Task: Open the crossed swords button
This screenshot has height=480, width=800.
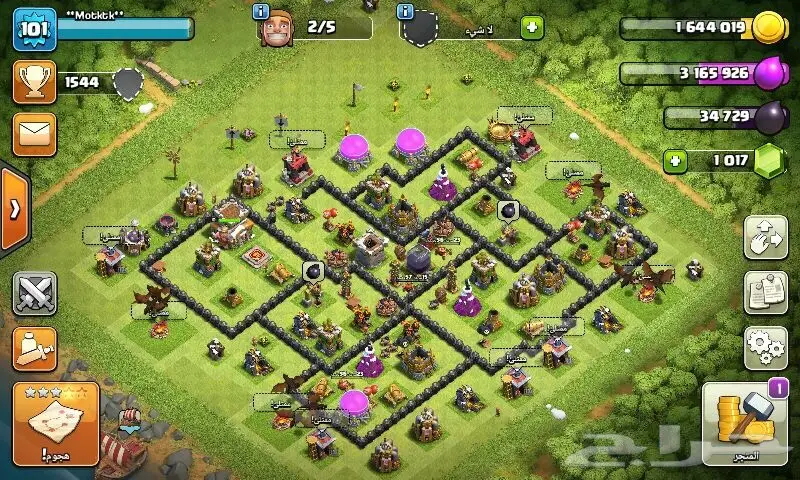Action: (x=34, y=293)
